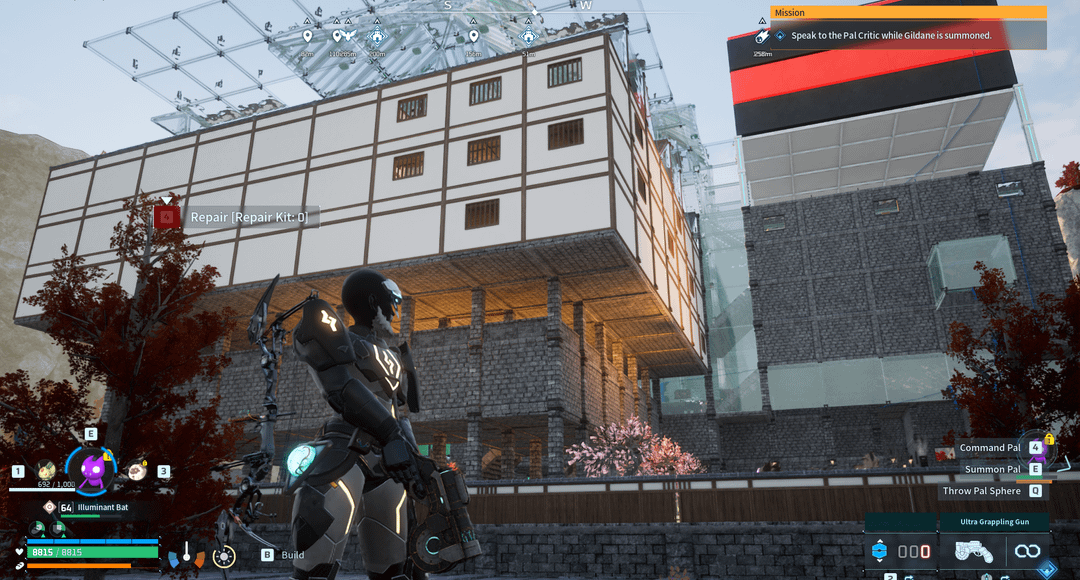1080x580 pixels.
Task: Click the sun time-of-day indicator
Action: tap(224, 556)
